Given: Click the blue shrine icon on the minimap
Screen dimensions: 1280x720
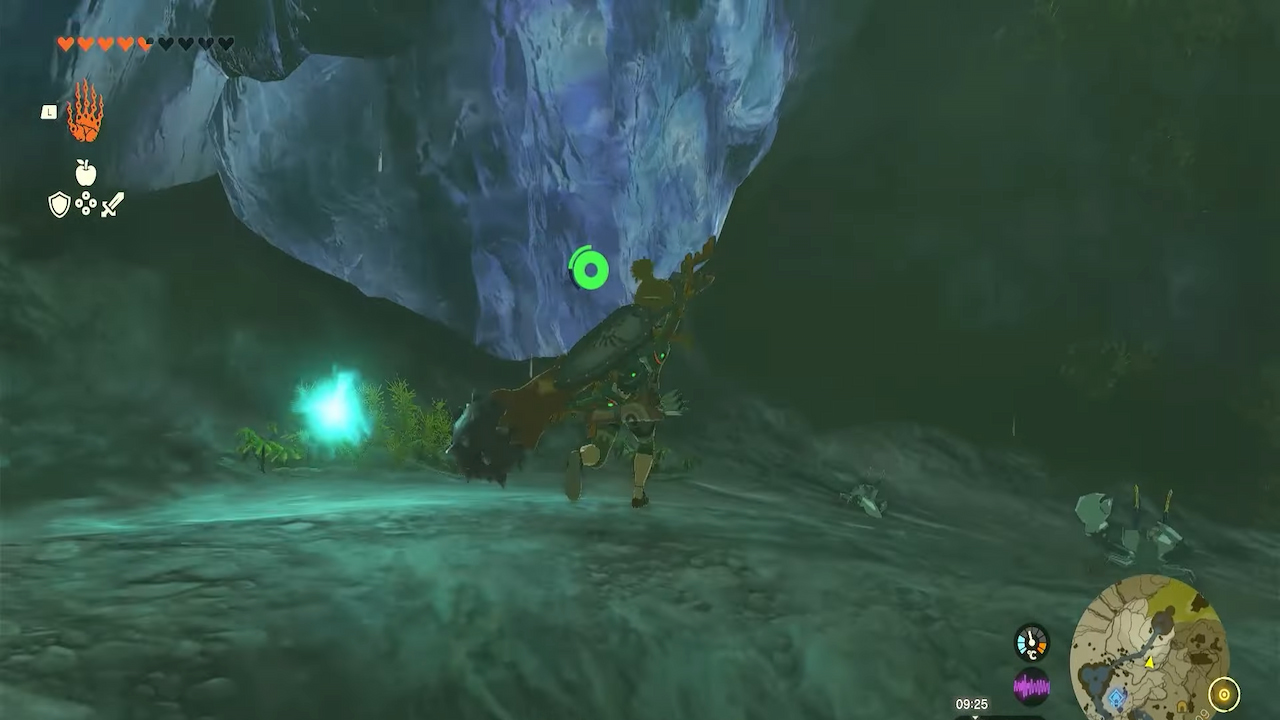Looking at the screenshot, I should [1116, 695].
